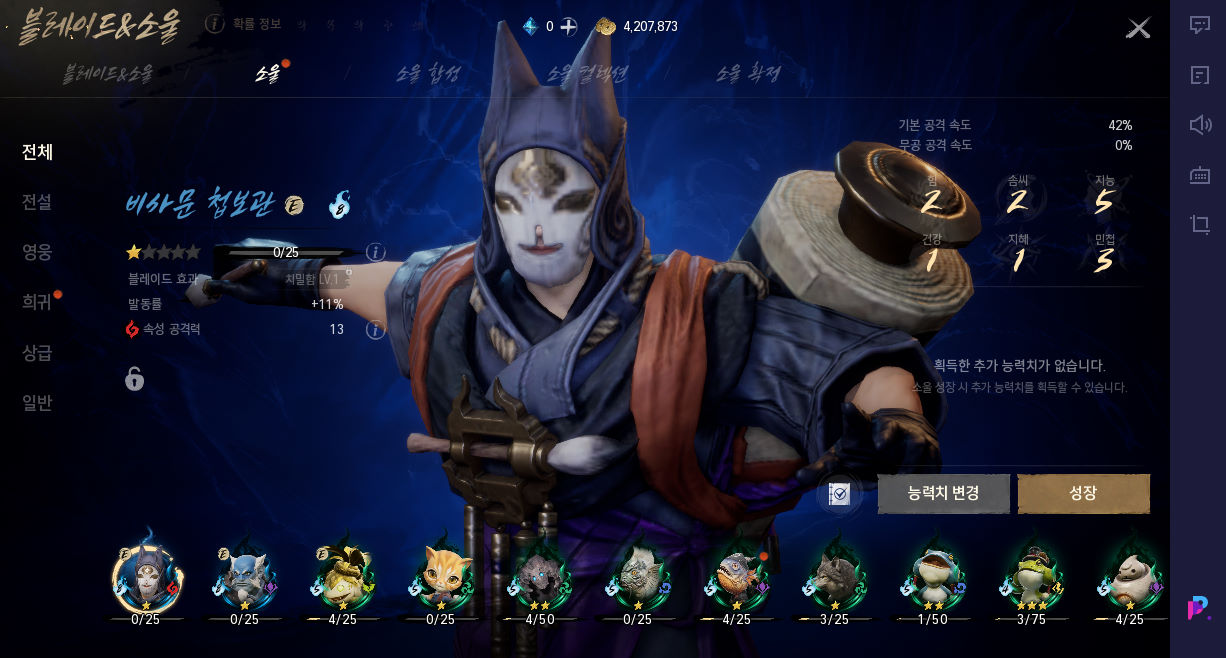Select the orange cat soul
The height and width of the screenshot is (658, 1226).
(441, 576)
